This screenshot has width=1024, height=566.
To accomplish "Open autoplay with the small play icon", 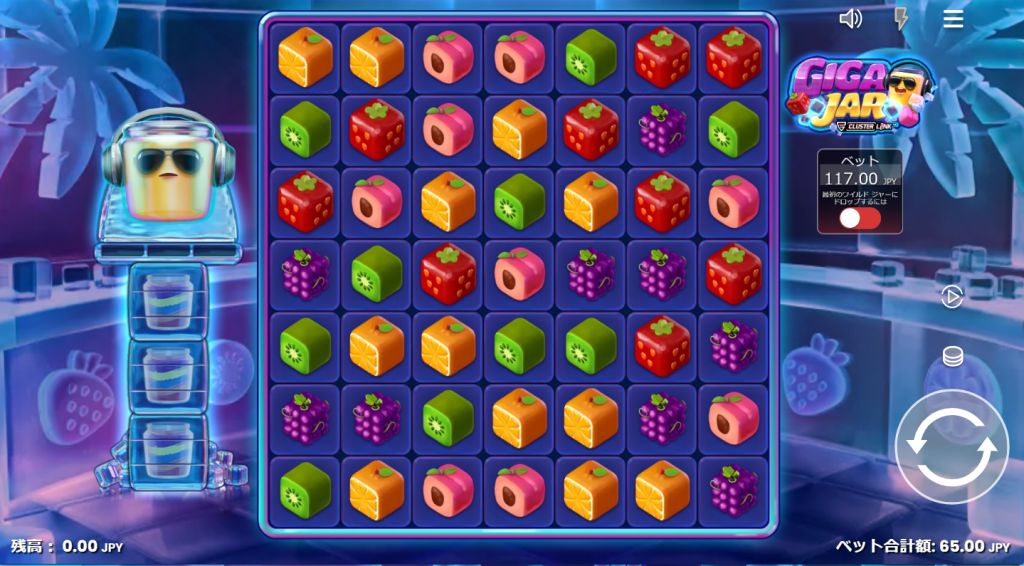I will click(x=952, y=297).
